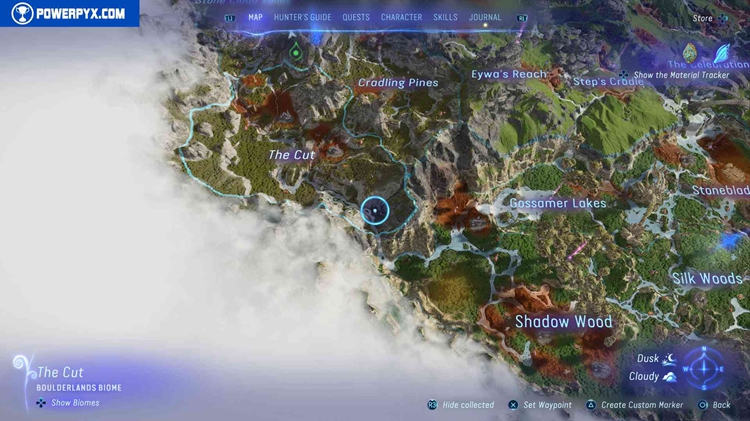The width and height of the screenshot is (750, 421).
Task: Show the Material Tracker
Action: (x=680, y=75)
